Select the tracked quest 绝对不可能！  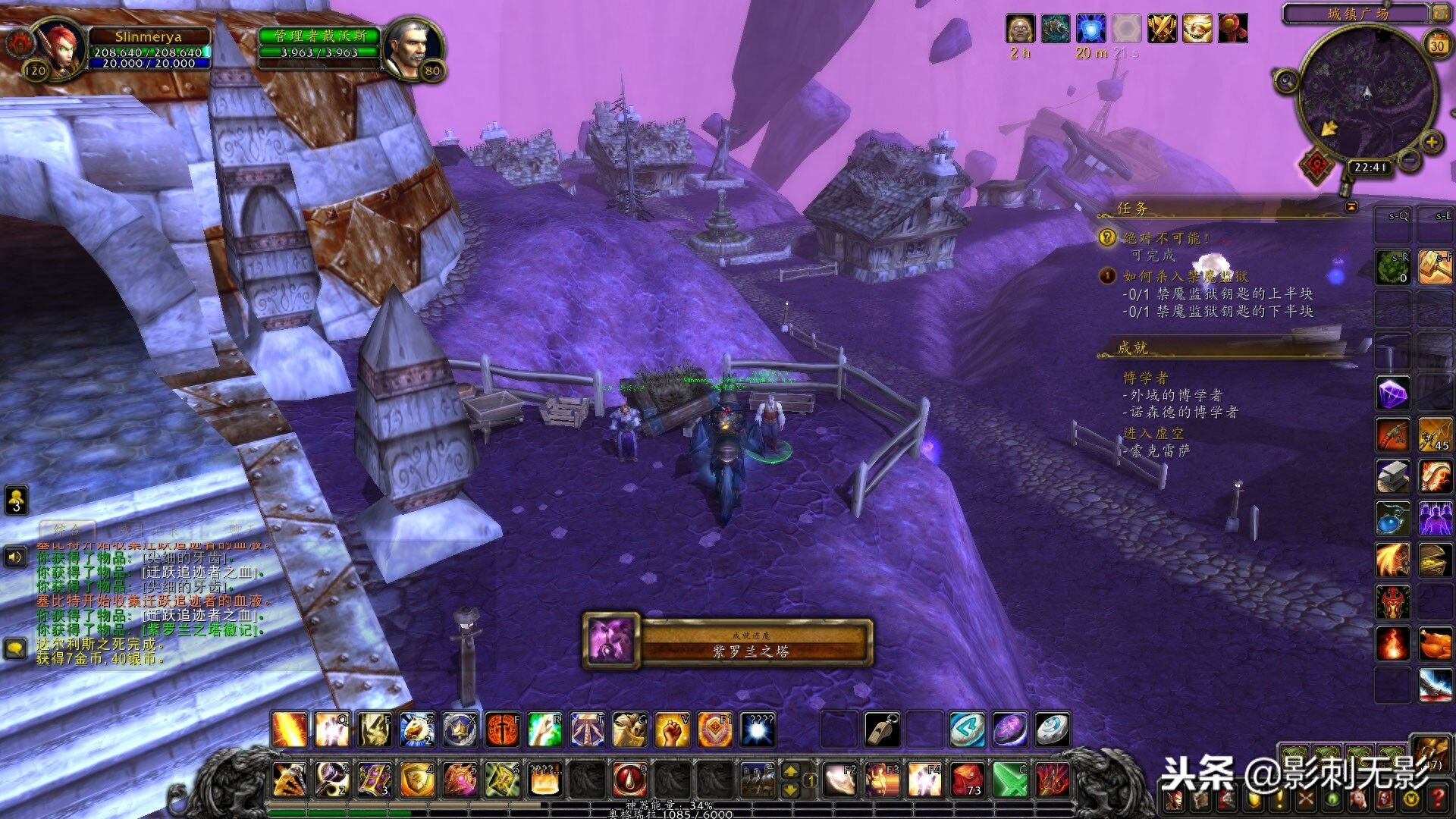click(x=1166, y=239)
